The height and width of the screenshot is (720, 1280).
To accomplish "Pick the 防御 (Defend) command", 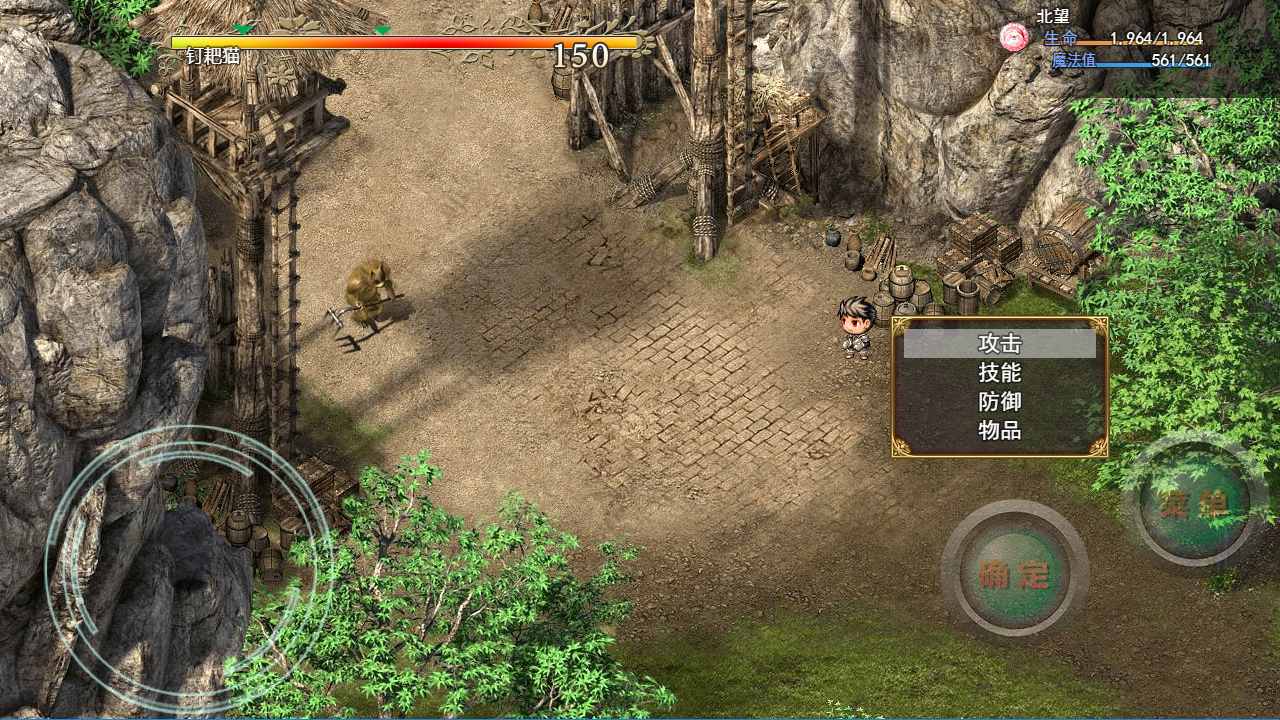I will [x=1000, y=402].
